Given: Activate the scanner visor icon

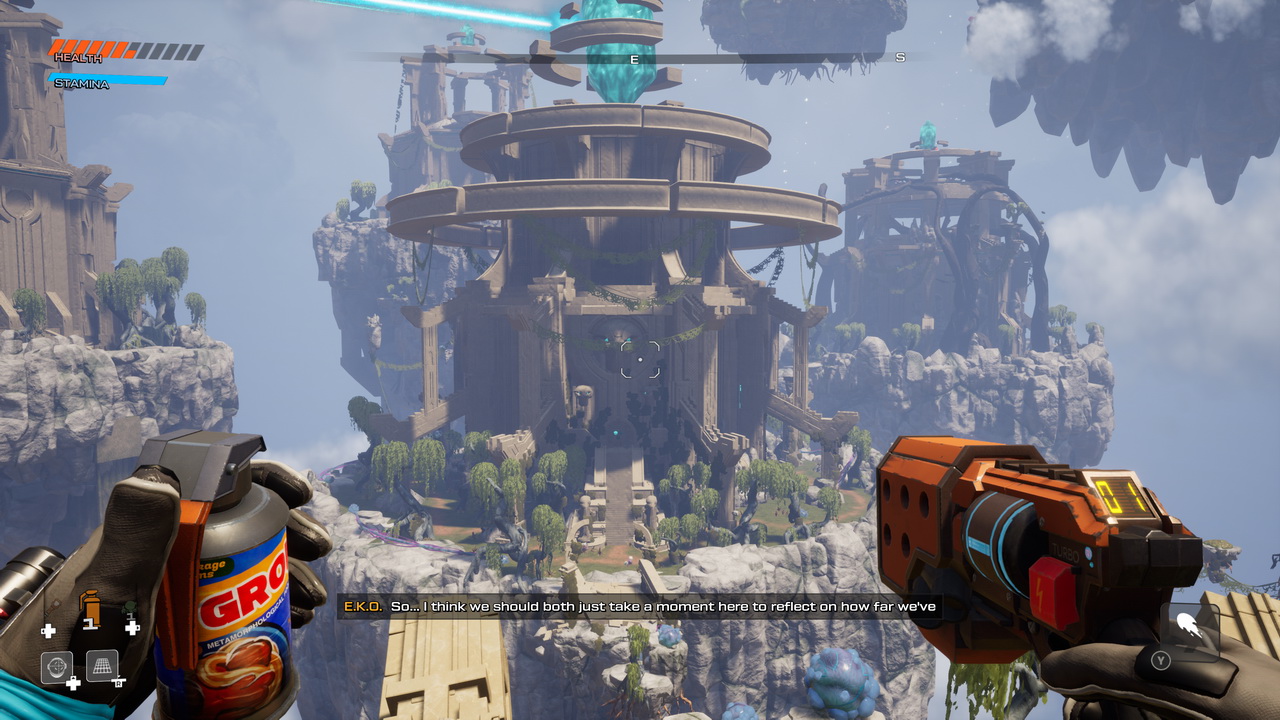Looking at the screenshot, I should (x=57, y=666).
